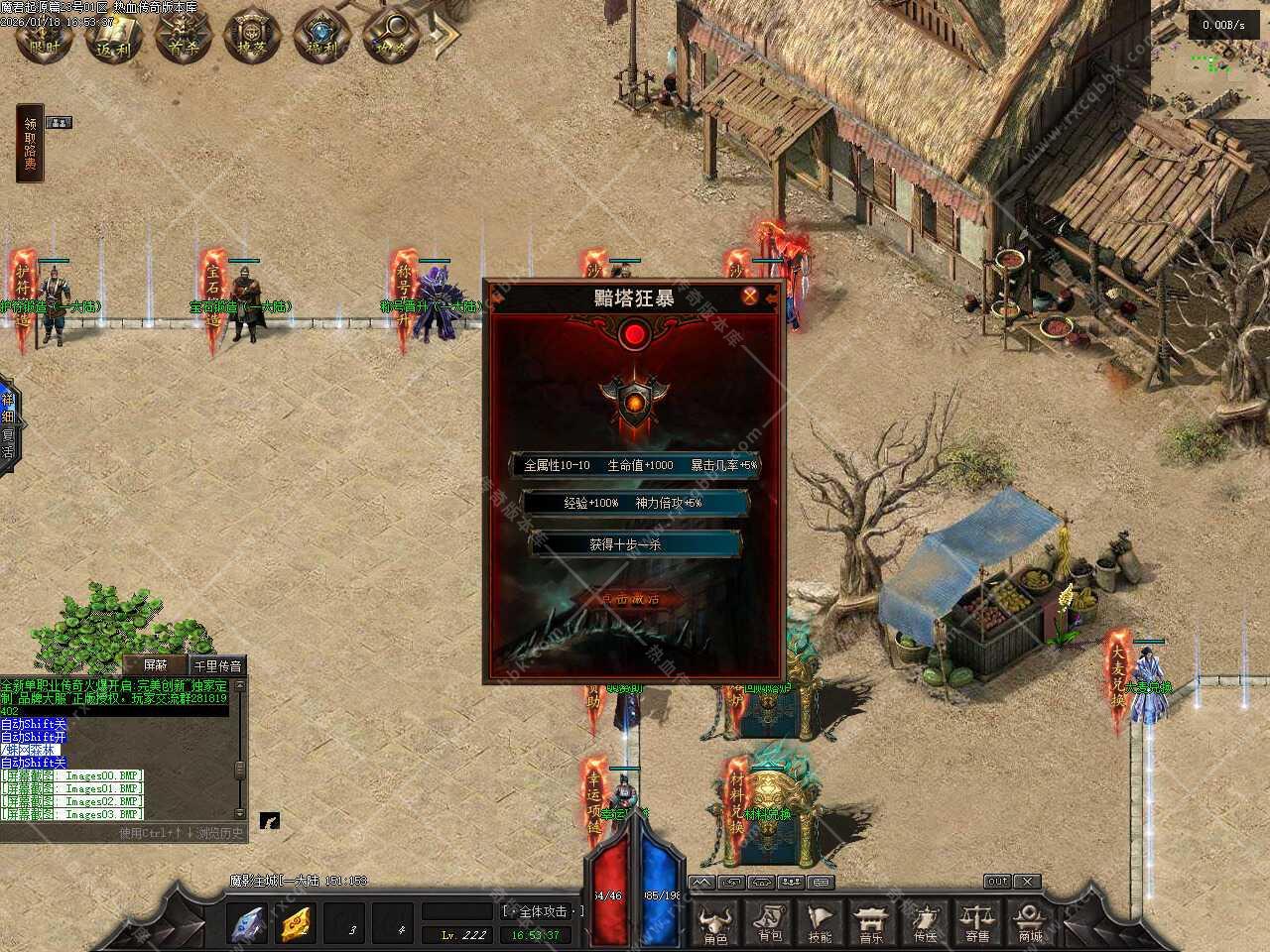Close the 黯塔狂暴 dialog window
Screen dimensions: 1270x952
pos(751,296)
